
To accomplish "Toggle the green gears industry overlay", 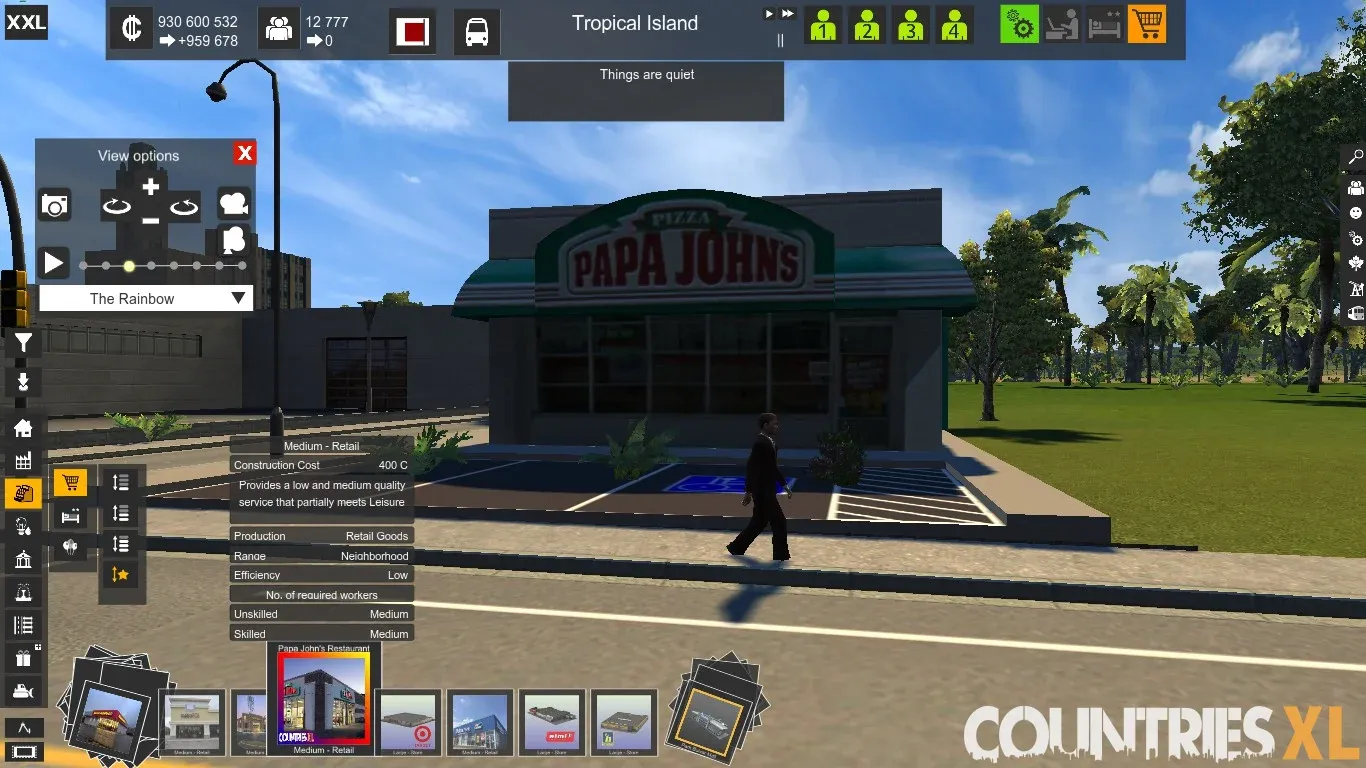I will [1019, 24].
